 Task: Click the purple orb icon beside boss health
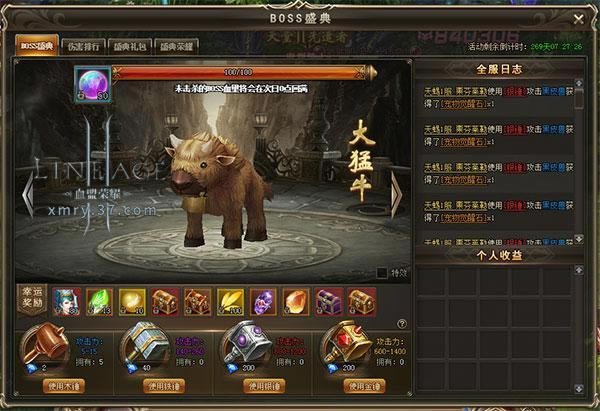tap(90, 82)
